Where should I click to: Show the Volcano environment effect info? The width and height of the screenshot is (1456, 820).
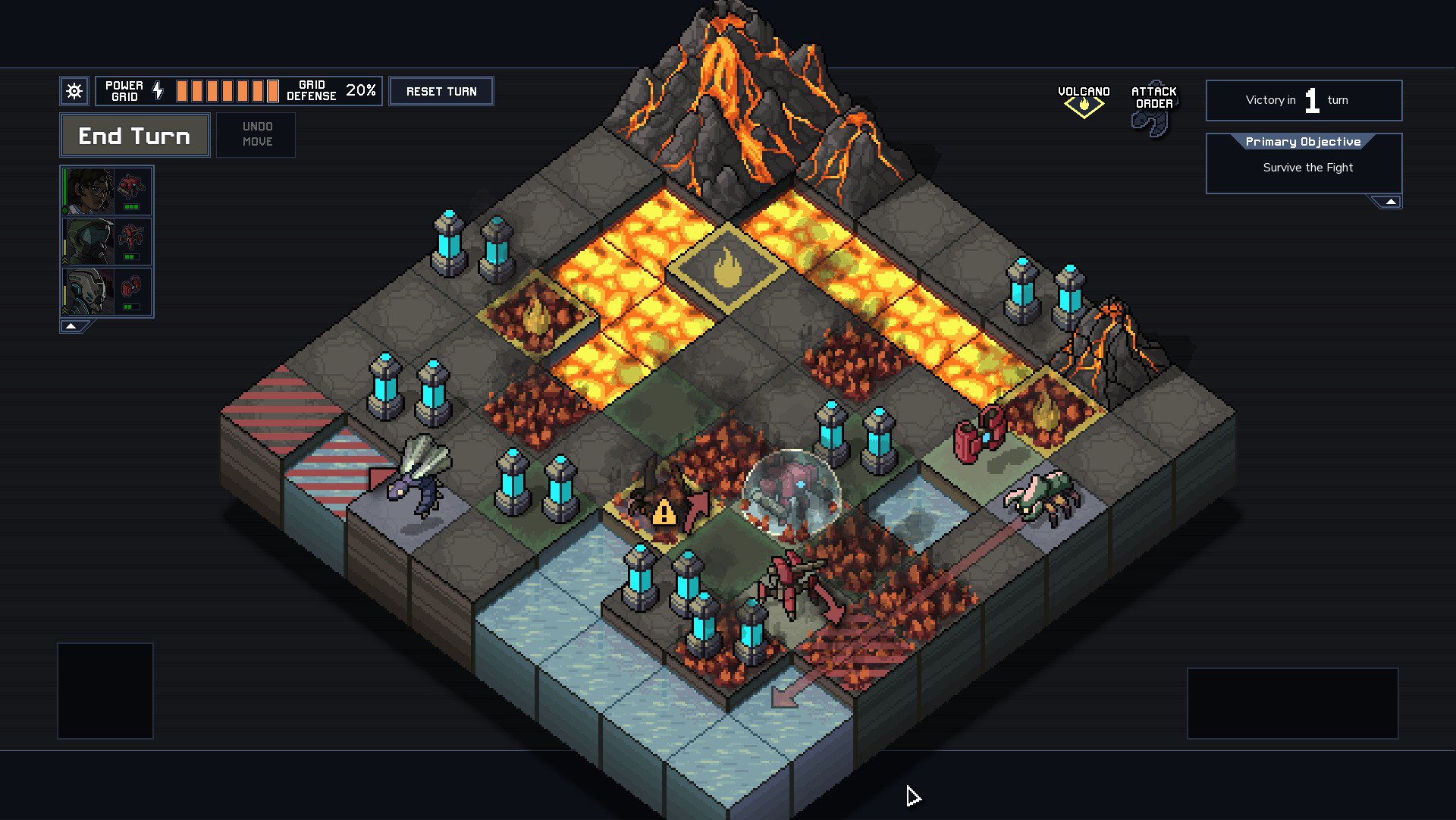click(x=1084, y=101)
